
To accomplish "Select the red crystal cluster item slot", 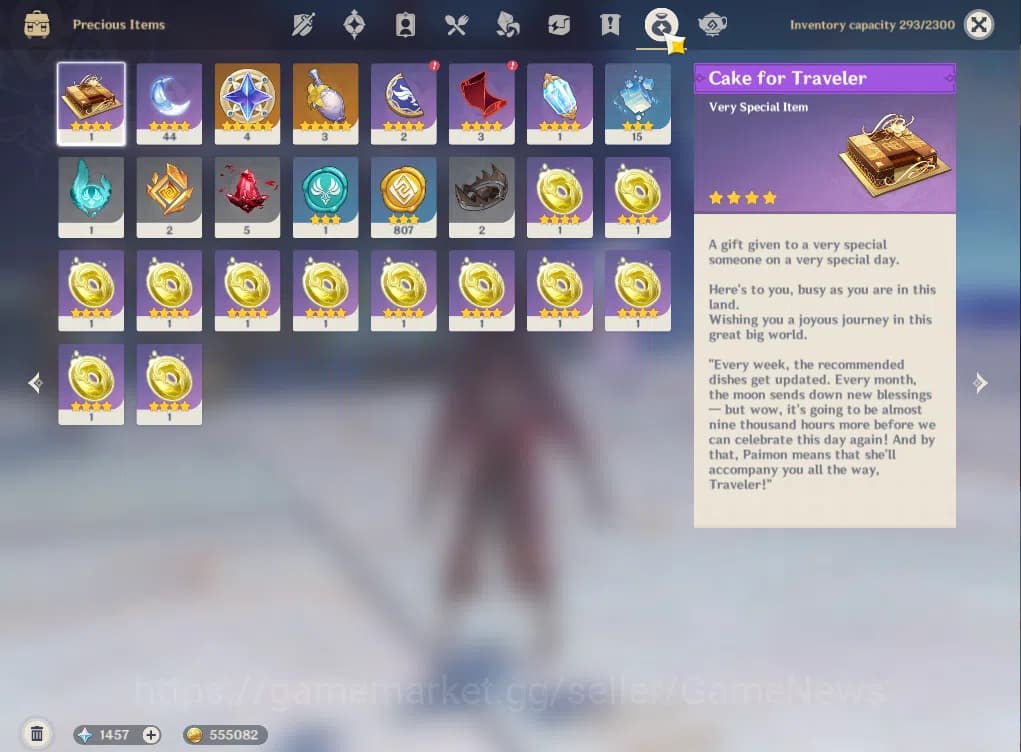I will 247,191.
